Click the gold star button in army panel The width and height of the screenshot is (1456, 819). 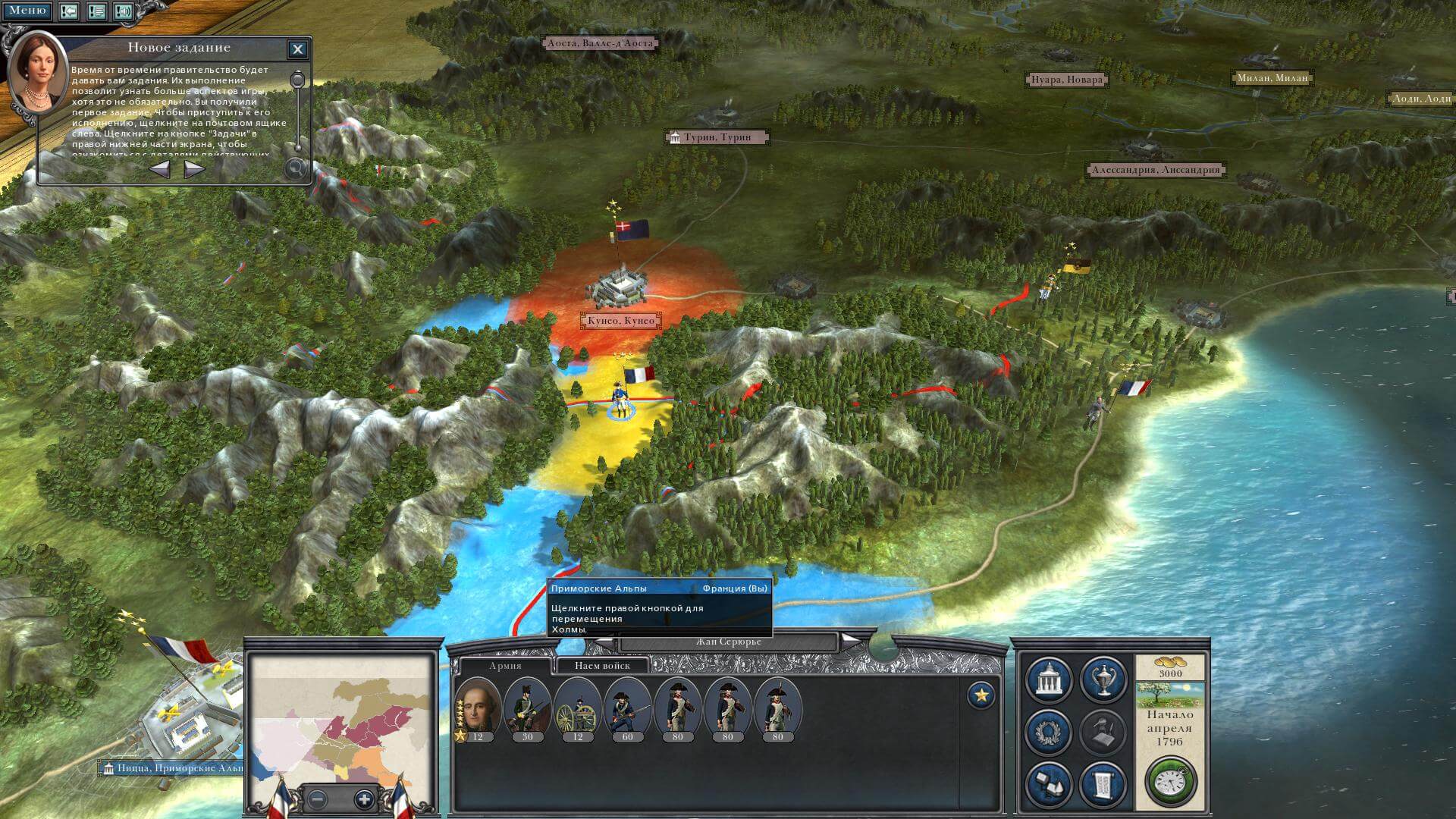pos(981,695)
